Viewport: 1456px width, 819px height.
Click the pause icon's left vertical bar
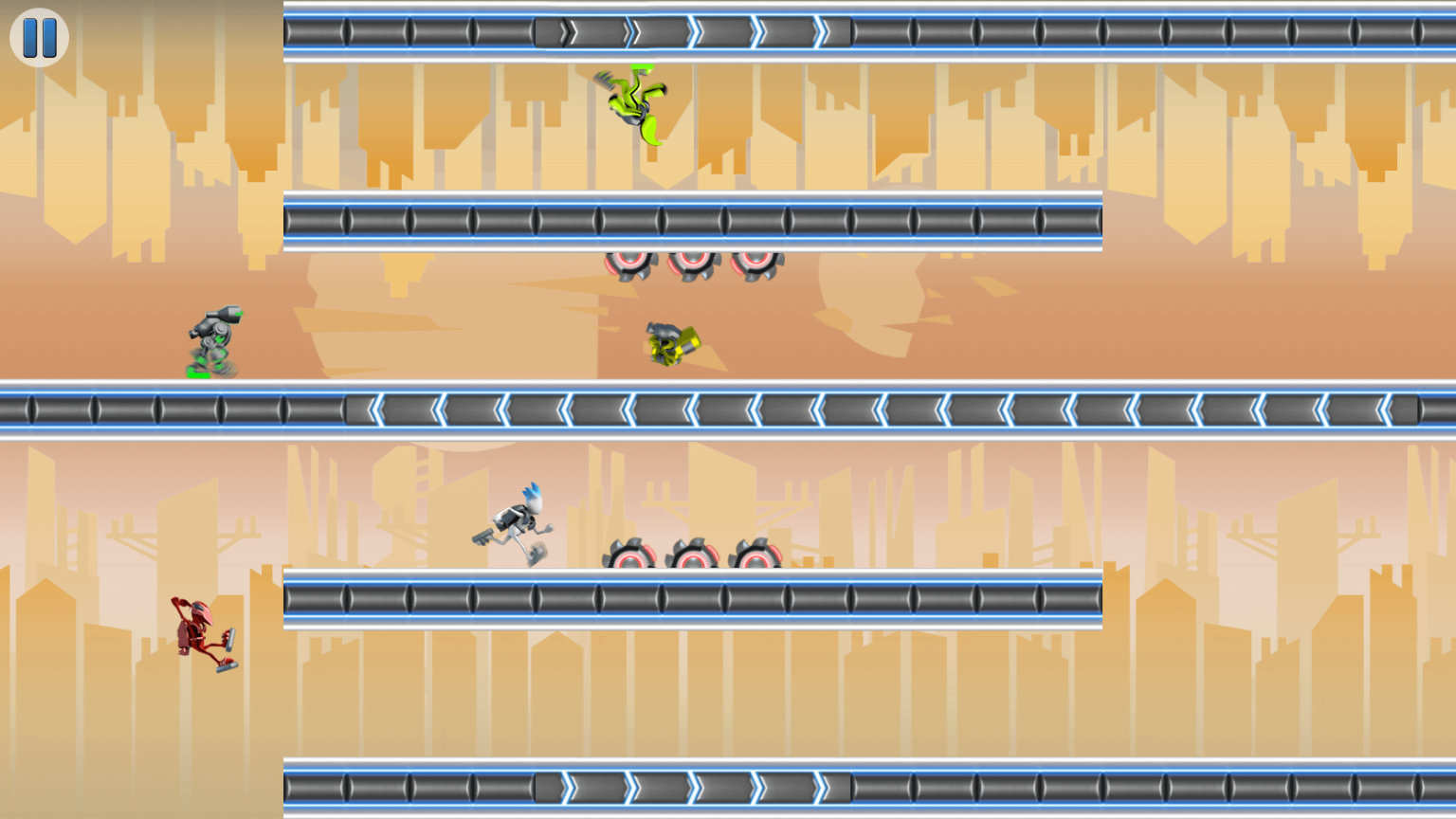point(32,39)
